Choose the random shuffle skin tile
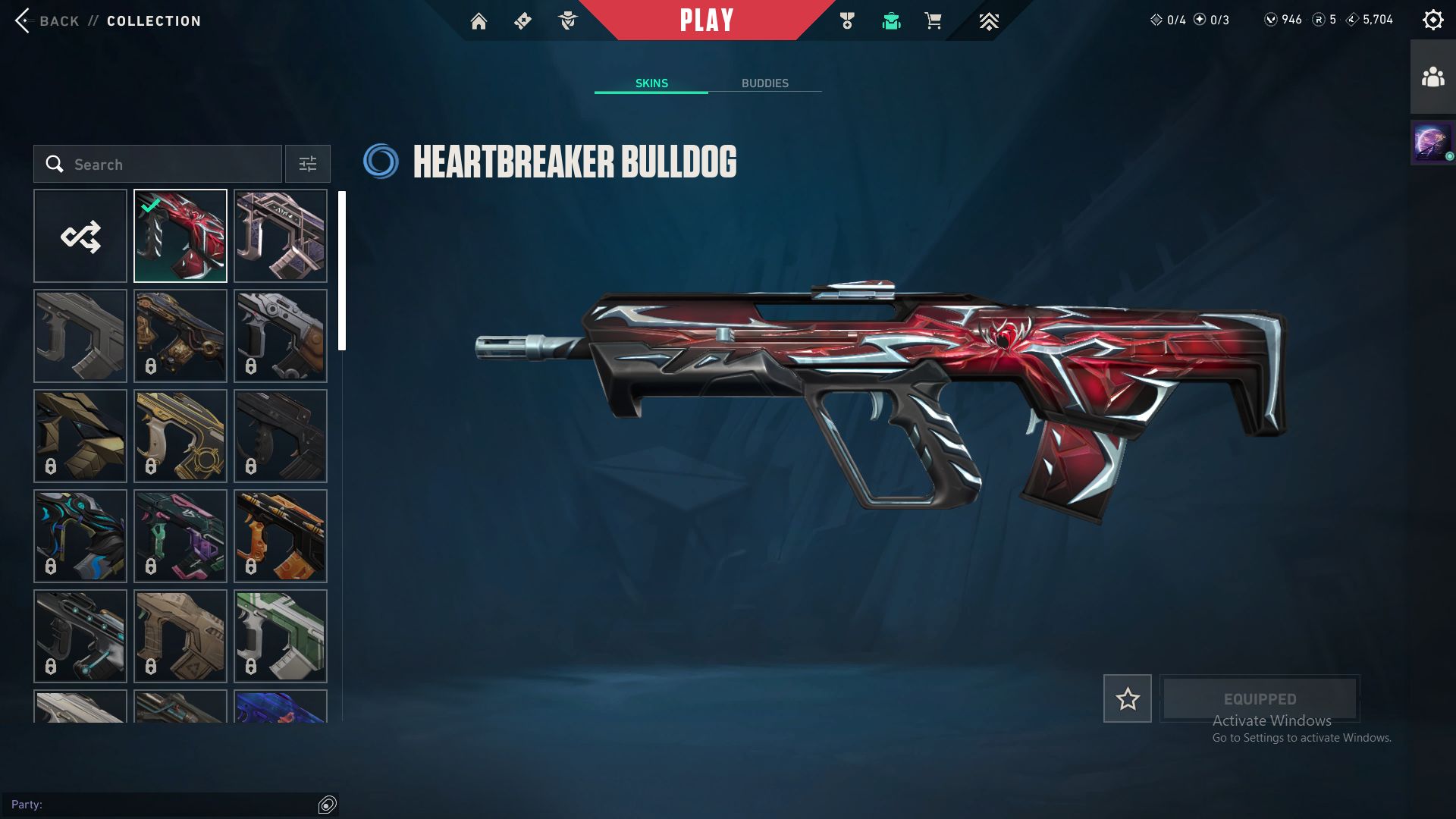This screenshot has height=819, width=1456. [x=80, y=237]
